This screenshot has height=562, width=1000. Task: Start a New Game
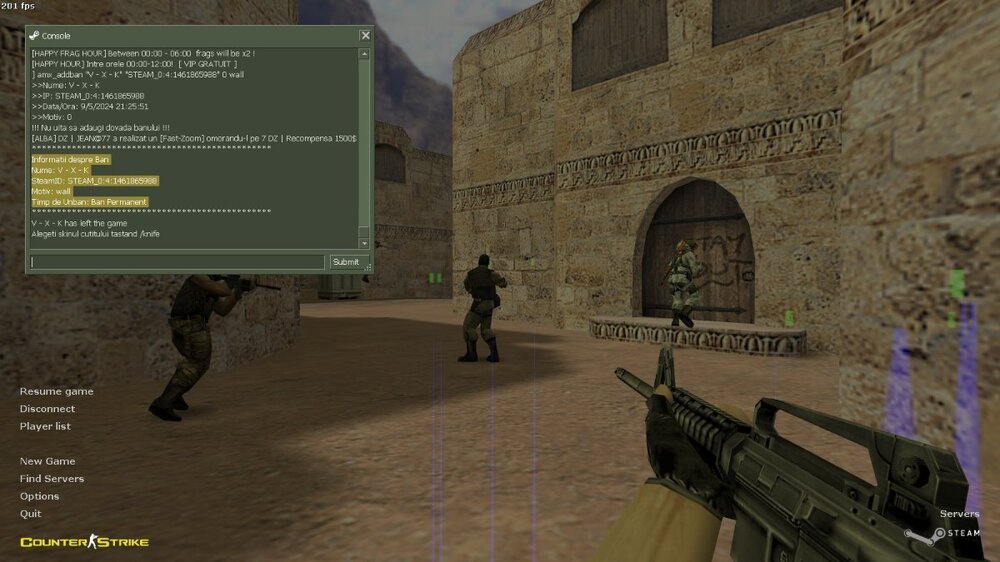[47, 461]
